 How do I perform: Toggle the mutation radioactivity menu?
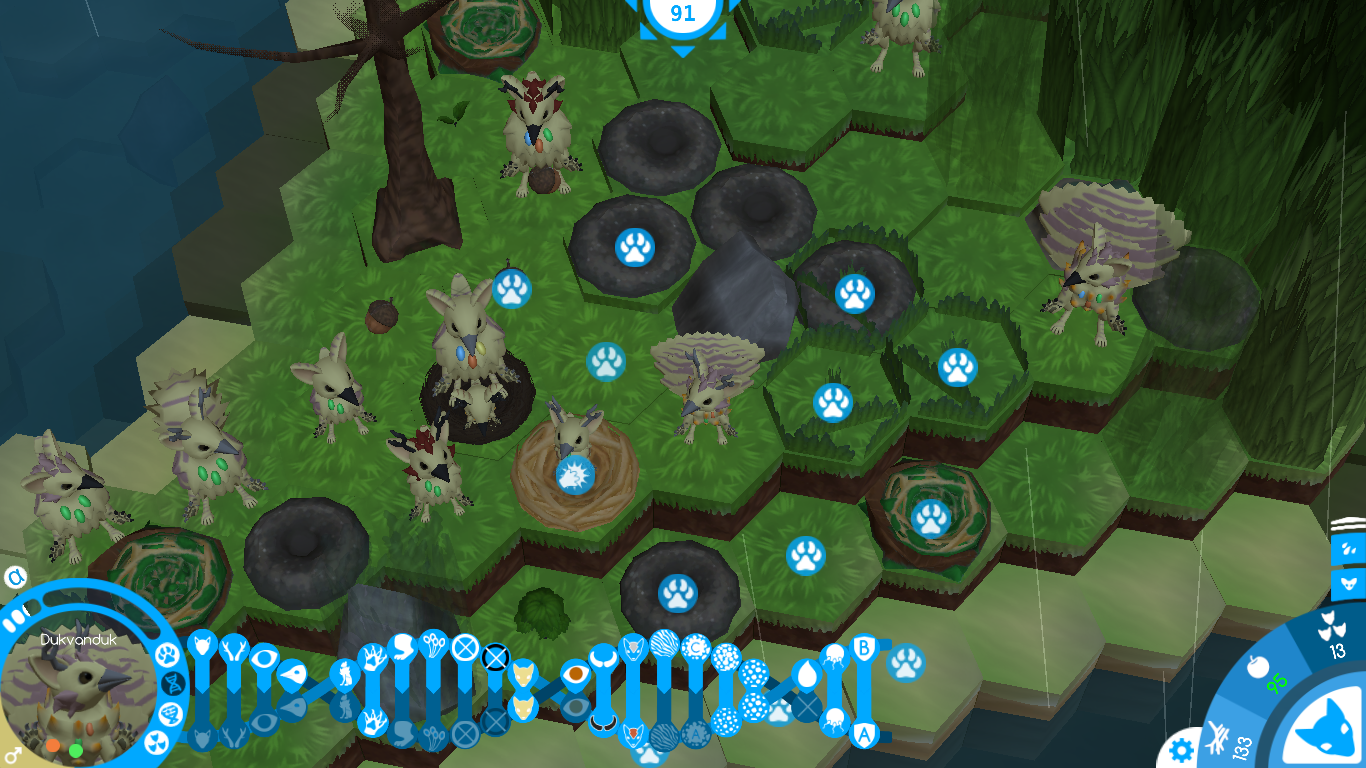157,743
